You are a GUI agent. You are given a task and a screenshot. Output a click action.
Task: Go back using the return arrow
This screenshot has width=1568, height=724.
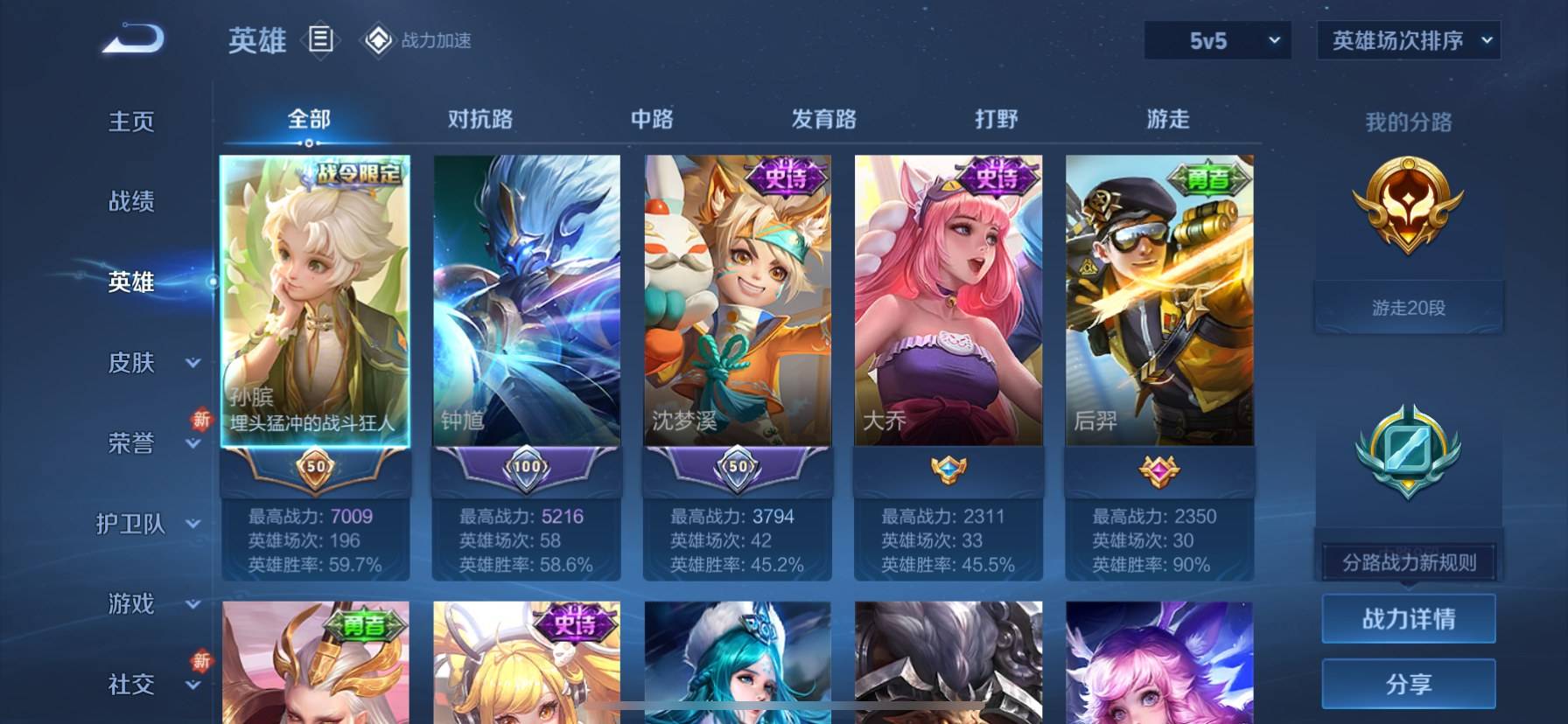133,39
